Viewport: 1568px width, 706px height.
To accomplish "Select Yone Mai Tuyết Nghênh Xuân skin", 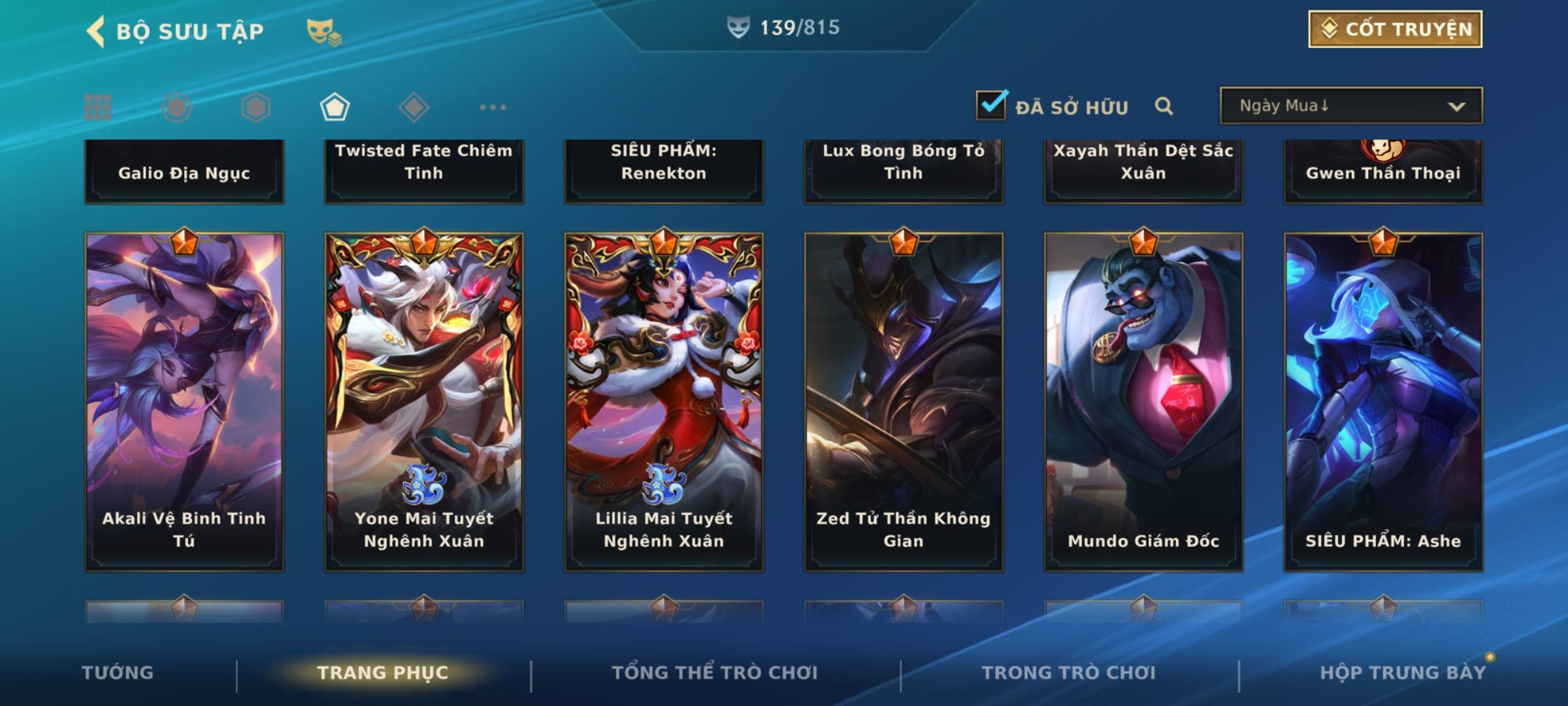I will 424,402.
